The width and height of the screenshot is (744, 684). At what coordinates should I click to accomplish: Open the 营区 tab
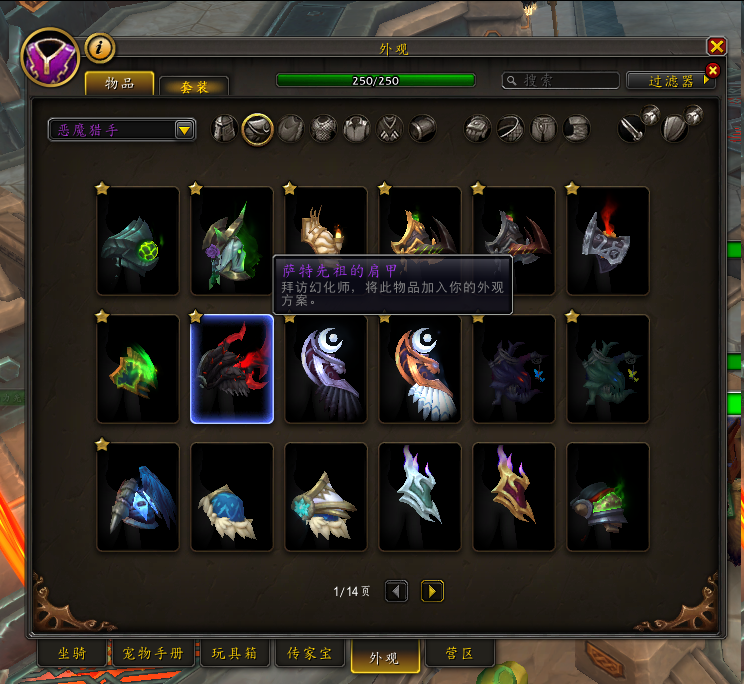[461, 654]
